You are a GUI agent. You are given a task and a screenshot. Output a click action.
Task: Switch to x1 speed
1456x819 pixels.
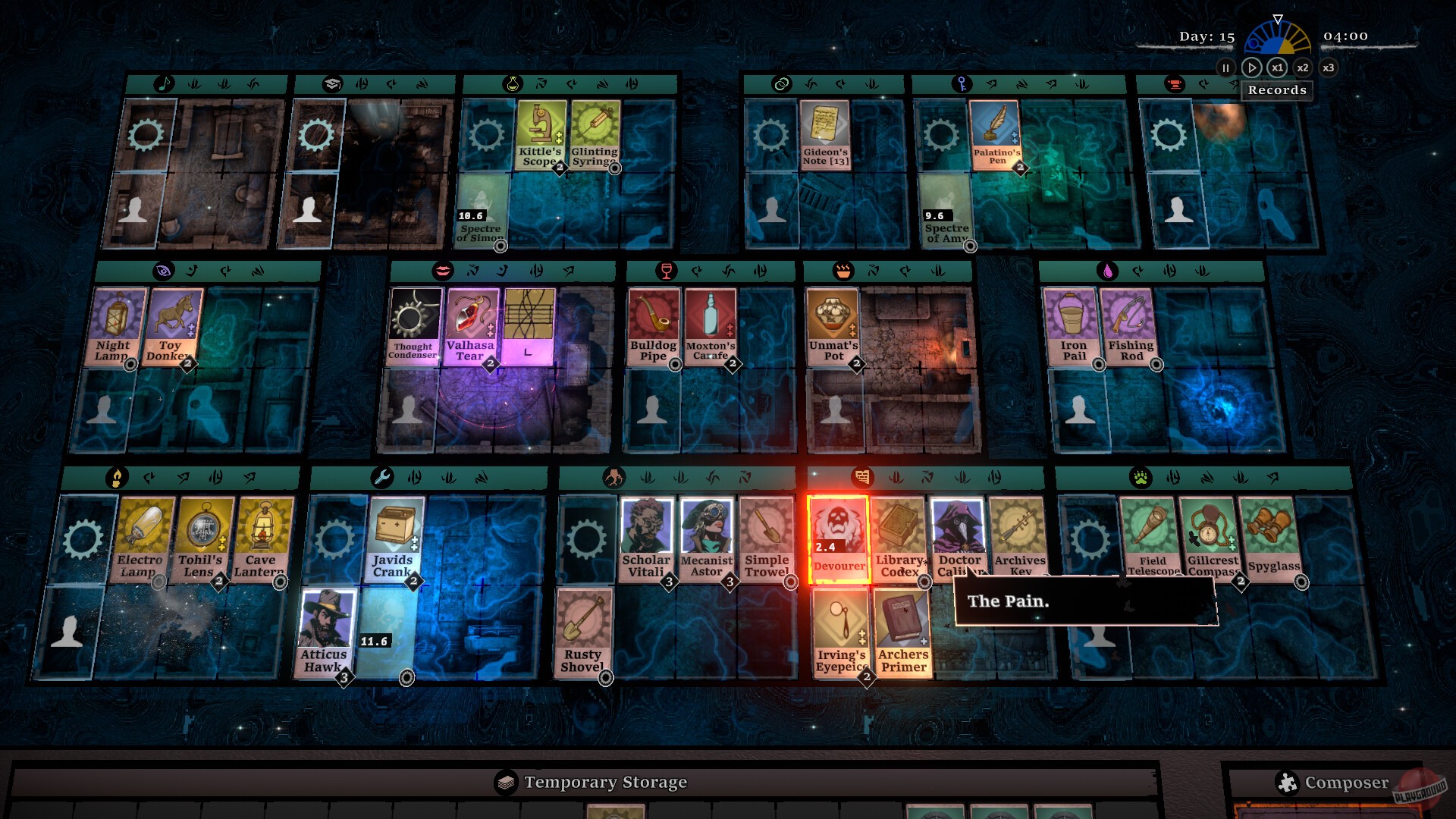1278,67
